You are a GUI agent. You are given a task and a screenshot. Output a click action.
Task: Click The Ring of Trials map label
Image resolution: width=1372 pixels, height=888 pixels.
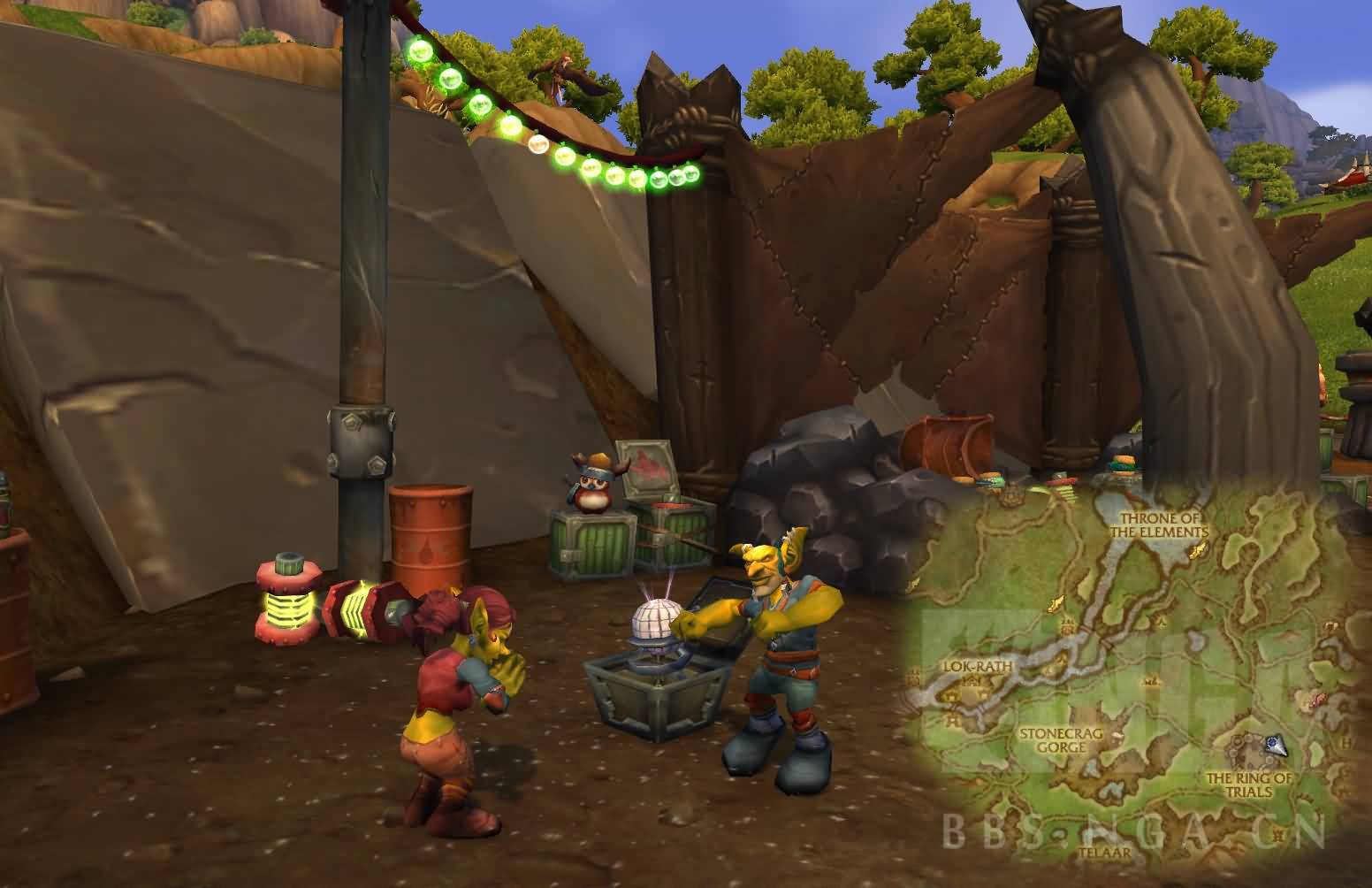point(1249,784)
